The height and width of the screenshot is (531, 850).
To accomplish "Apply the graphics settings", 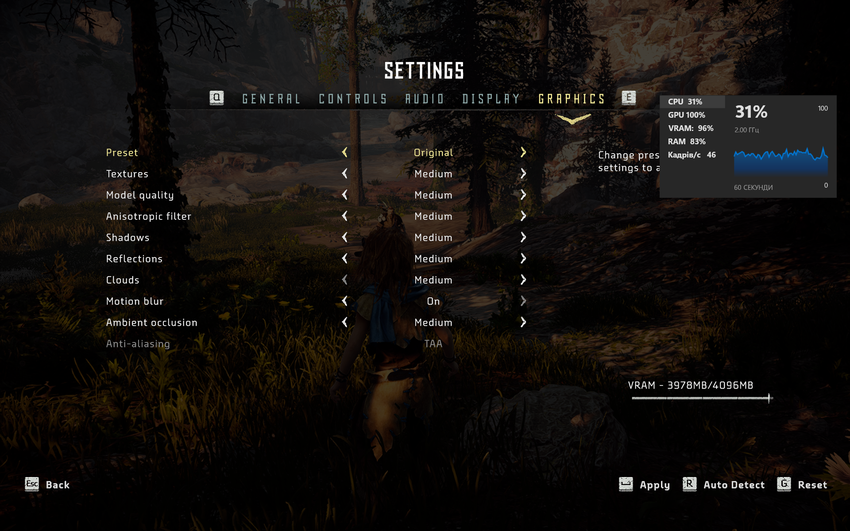I will click(x=645, y=485).
